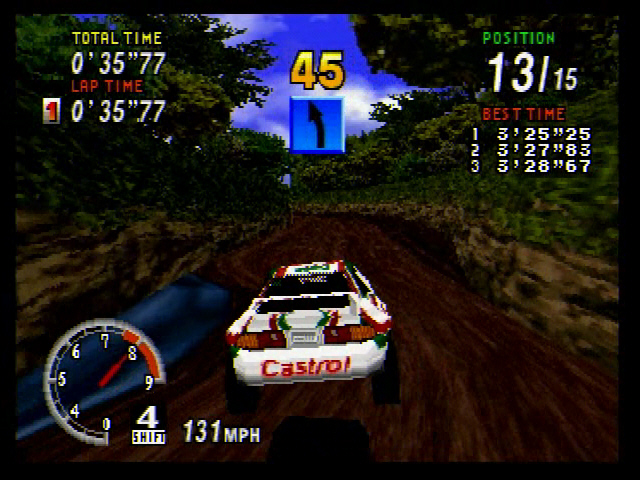640x480 pixels.
Task: Click the red lap number 1 marker
Action: 51,111
